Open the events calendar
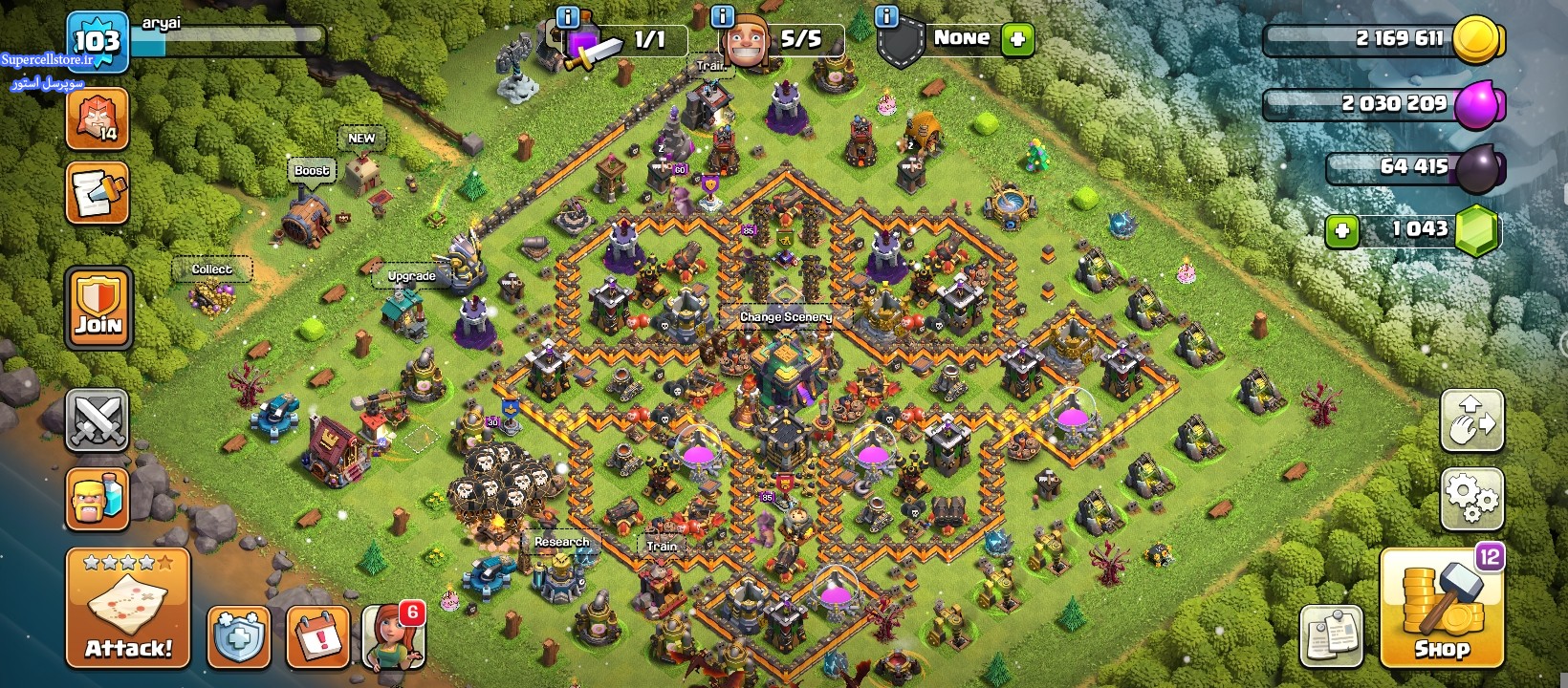Viewport: 1568px width, 688px height. [x=316, y=635]
